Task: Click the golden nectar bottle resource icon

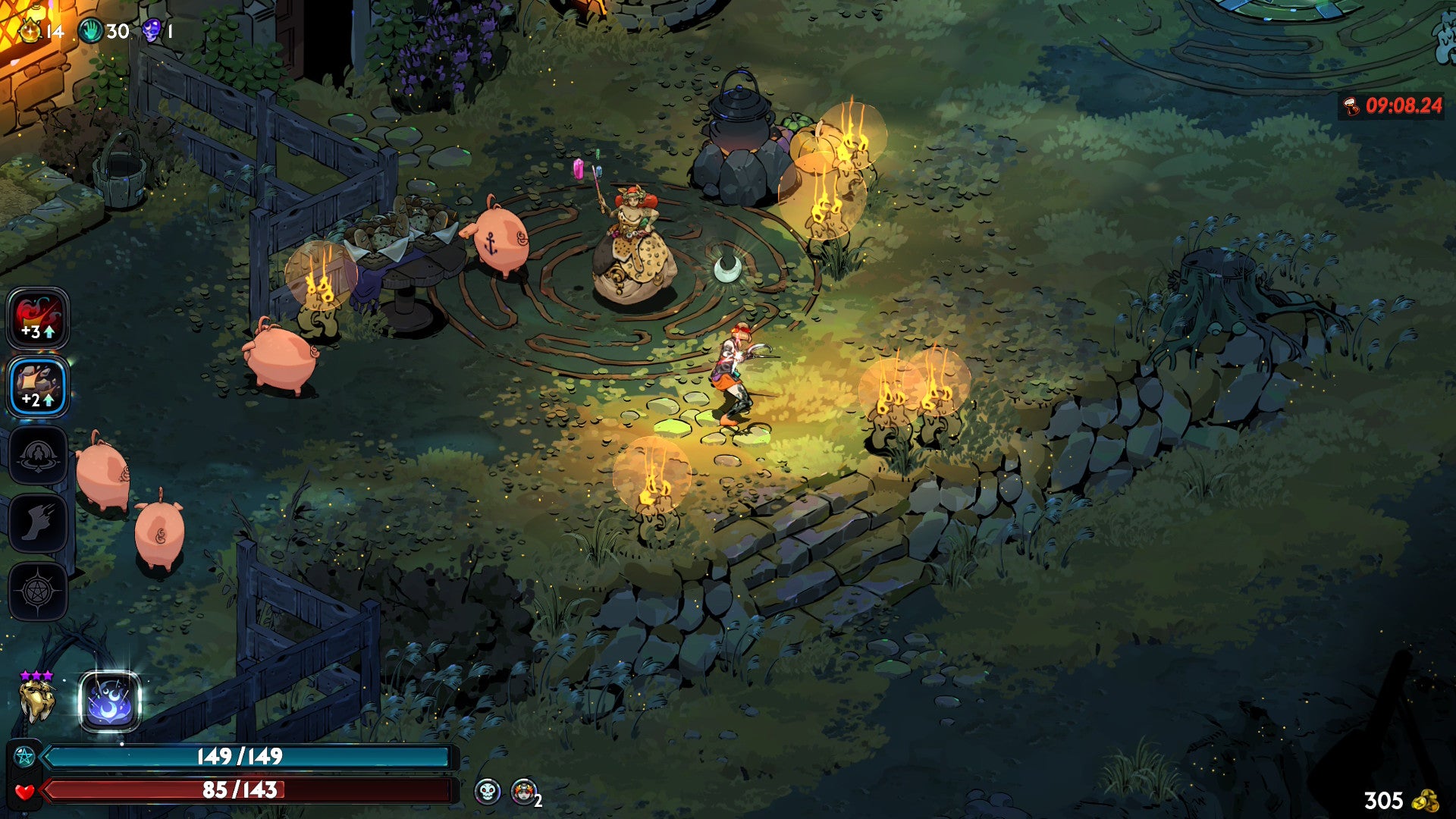Action: pos(30,30)
